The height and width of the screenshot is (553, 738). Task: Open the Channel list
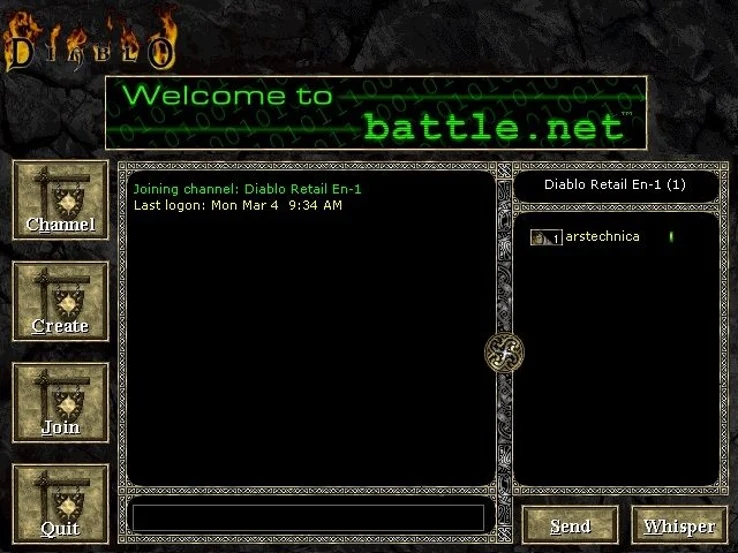pyautogui.click(x=60, y=201)
